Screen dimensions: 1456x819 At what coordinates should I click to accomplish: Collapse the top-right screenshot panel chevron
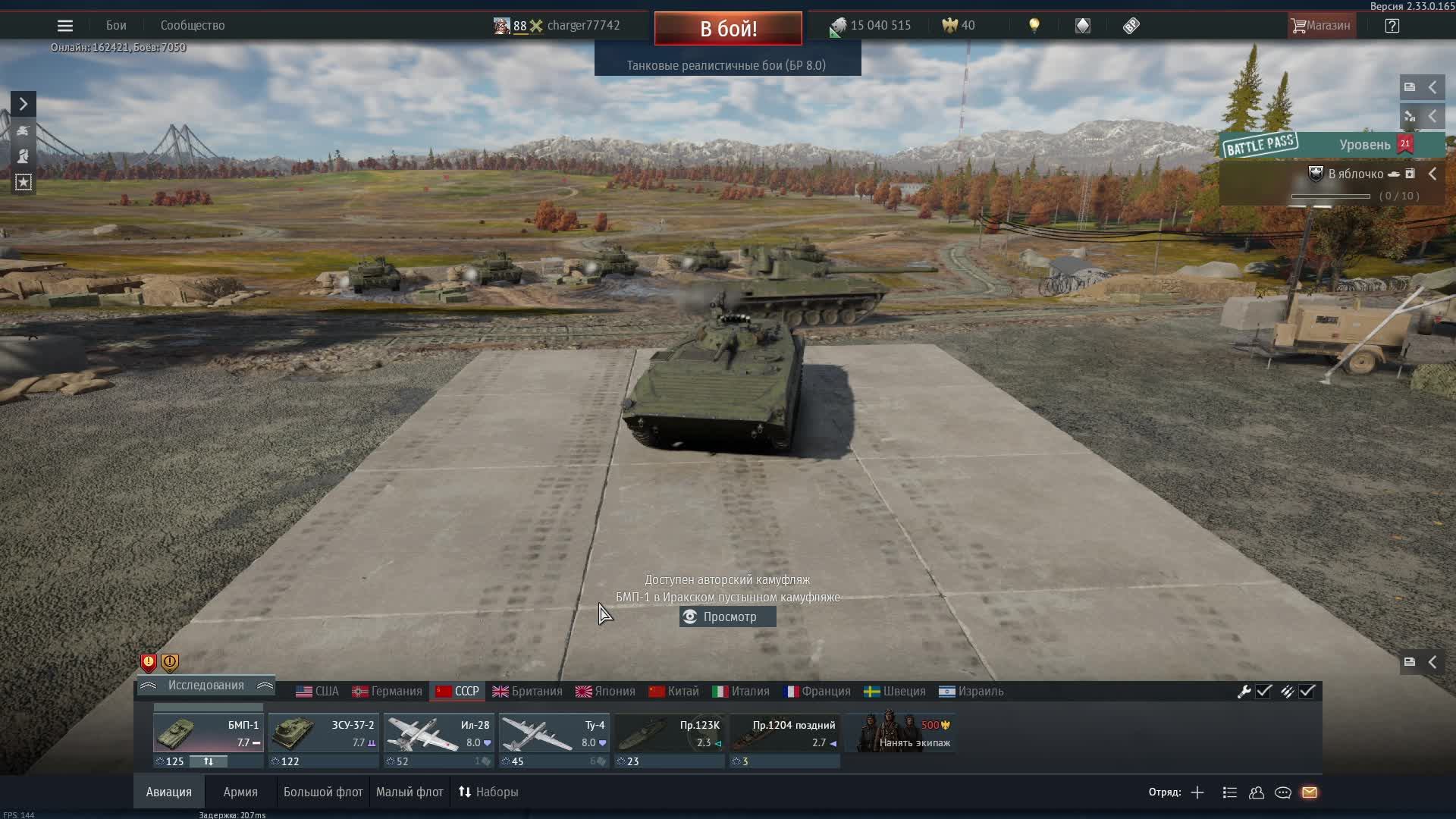(1434, 86)
